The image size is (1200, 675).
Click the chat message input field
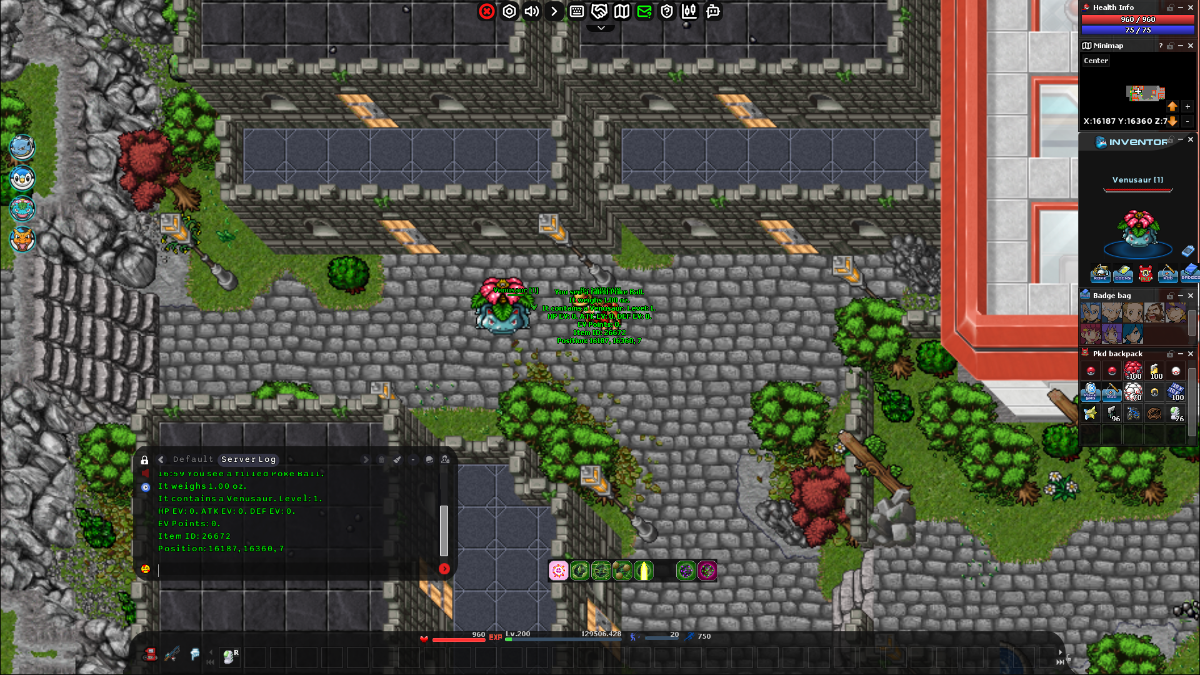(295, 569)
